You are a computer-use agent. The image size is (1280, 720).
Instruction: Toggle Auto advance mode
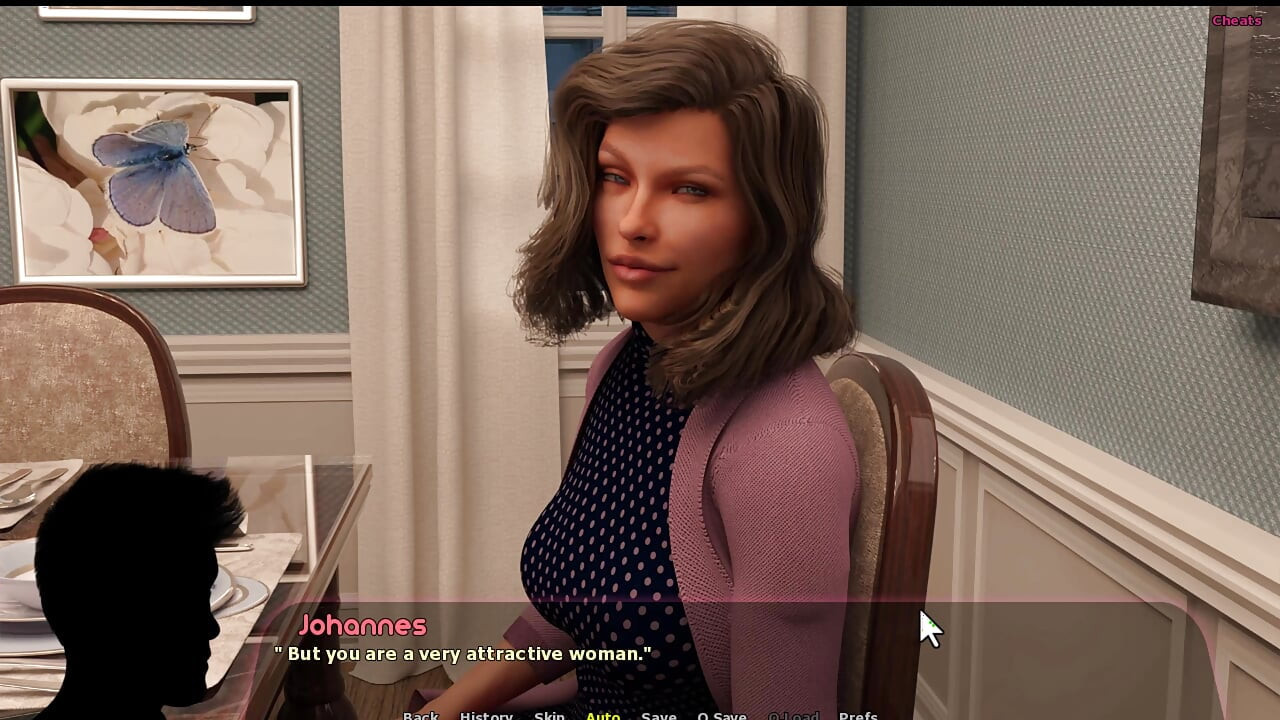pos(603,715)
